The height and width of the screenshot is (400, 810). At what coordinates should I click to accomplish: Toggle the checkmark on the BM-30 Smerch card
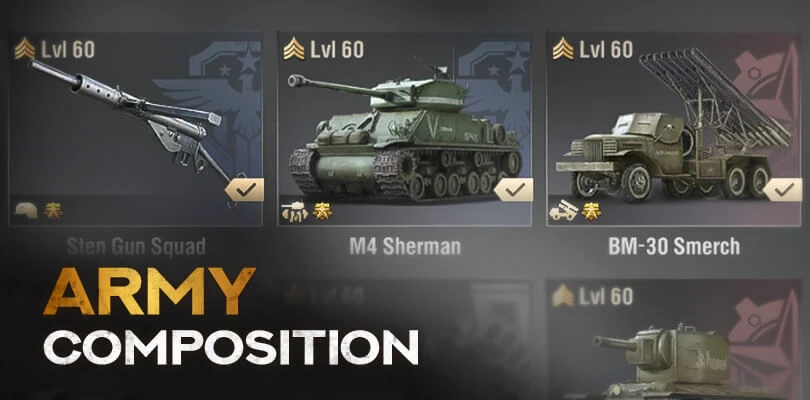coord(783,188)
